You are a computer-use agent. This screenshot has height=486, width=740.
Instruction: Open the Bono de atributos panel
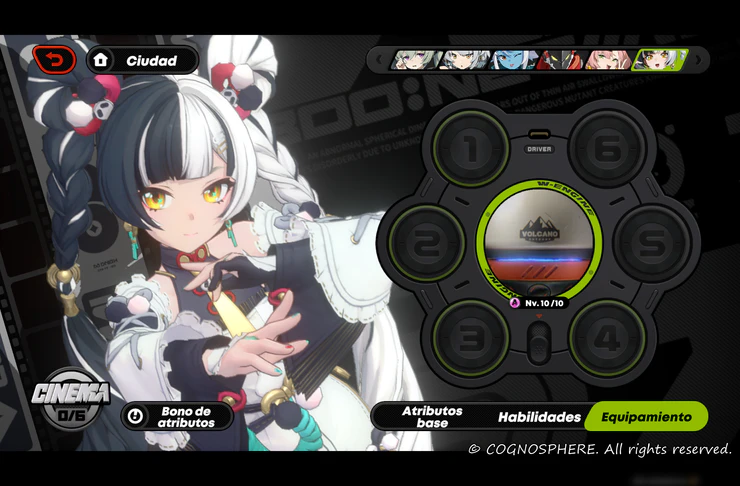click(176, 416)
